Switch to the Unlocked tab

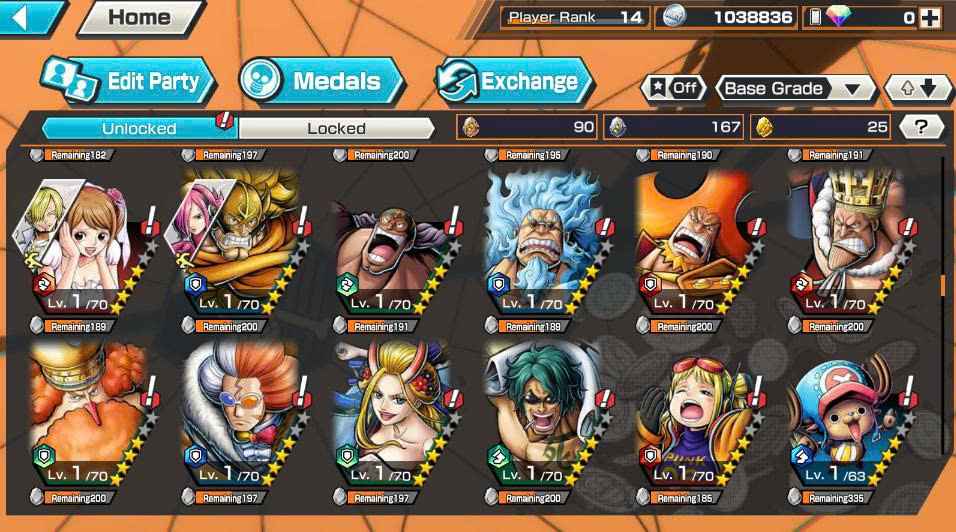139,128
